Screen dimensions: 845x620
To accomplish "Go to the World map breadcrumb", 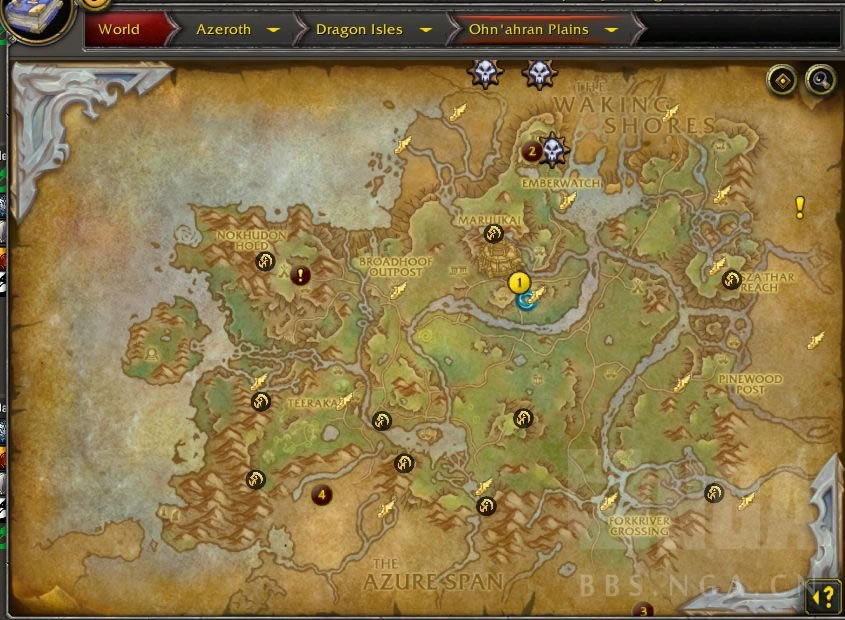I will click(x=118, y=29).
